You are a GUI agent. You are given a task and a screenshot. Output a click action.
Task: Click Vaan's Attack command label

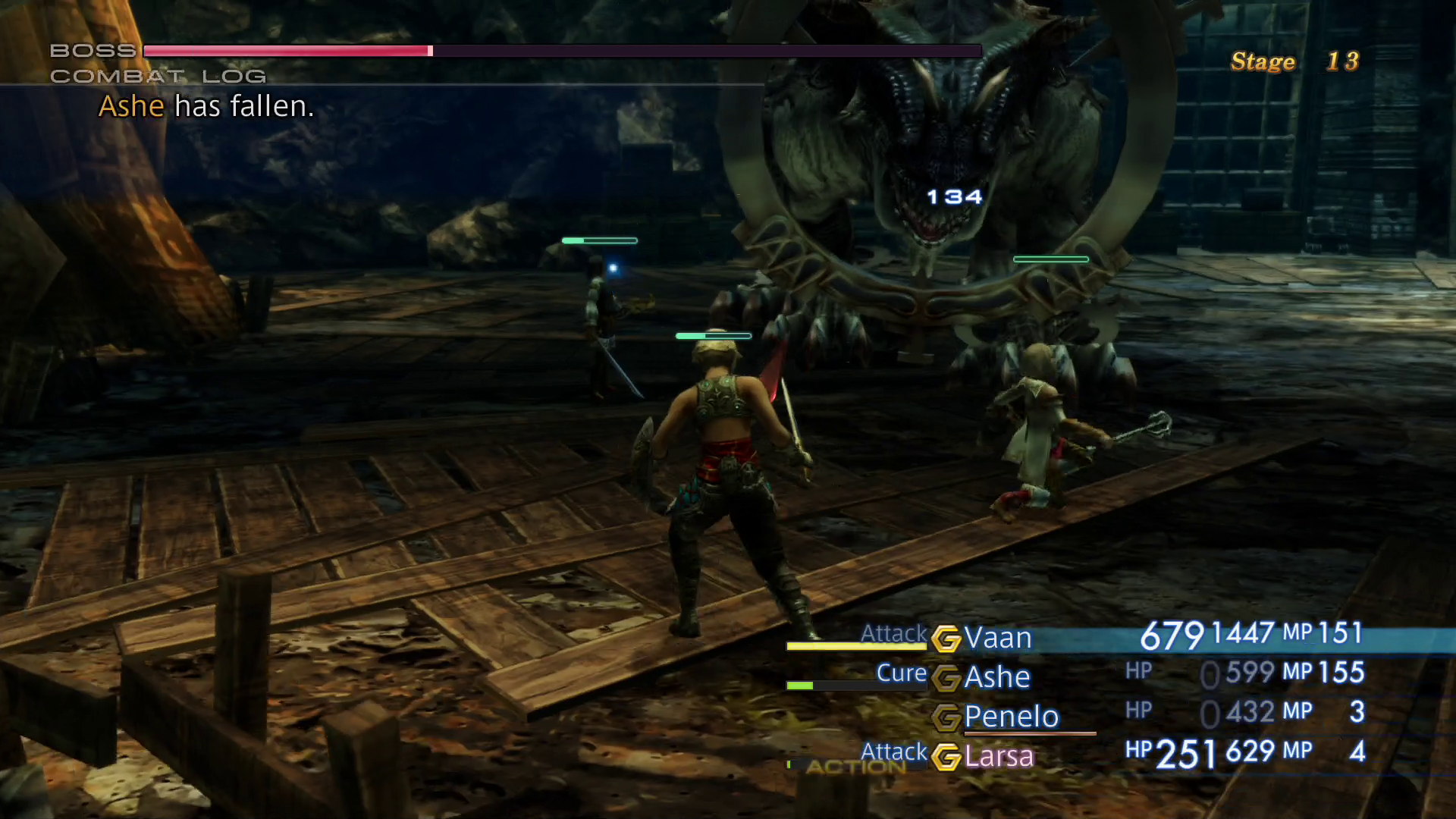893,634
